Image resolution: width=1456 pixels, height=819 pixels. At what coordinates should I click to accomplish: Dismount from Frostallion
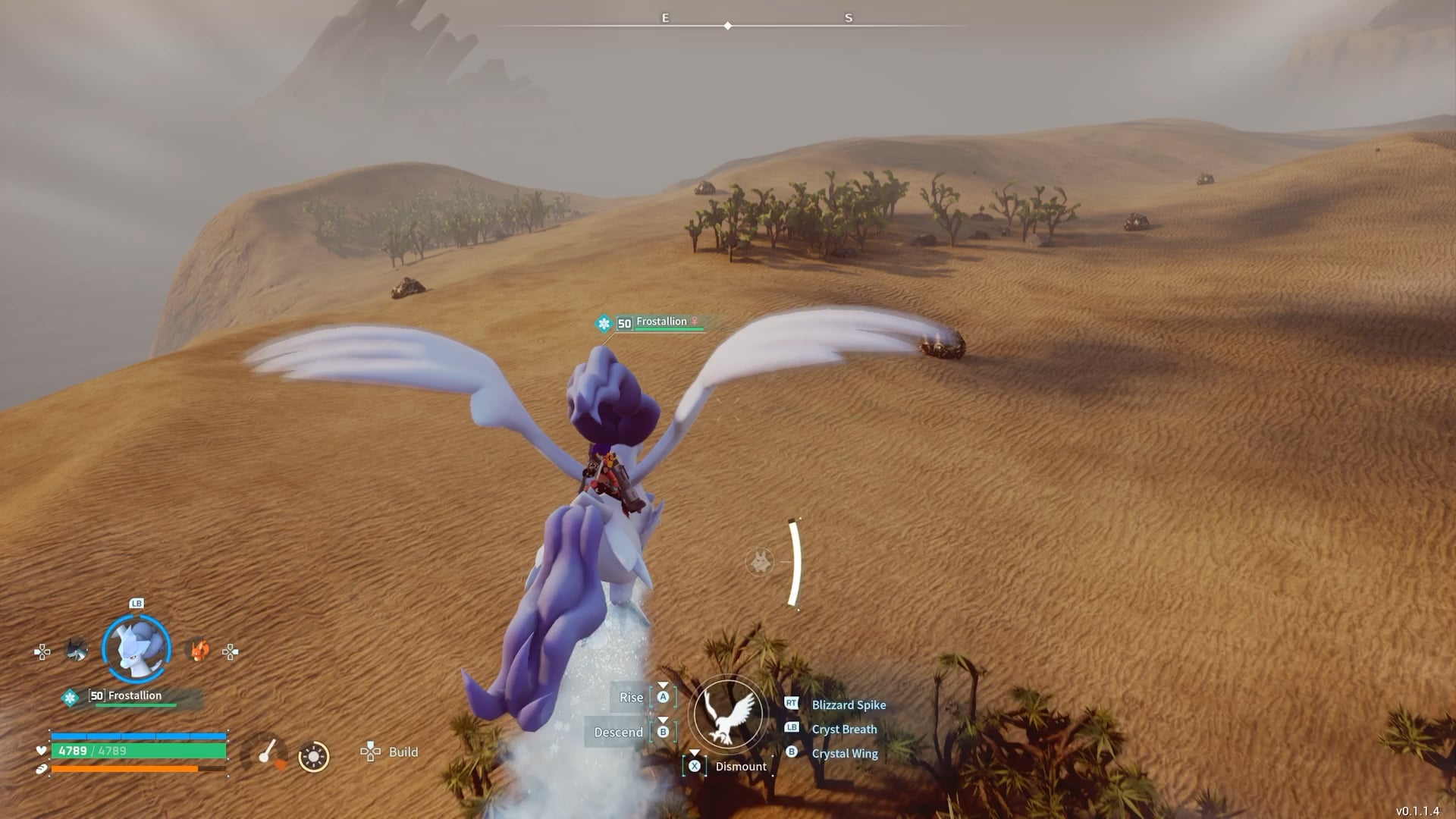coord(739,766)
